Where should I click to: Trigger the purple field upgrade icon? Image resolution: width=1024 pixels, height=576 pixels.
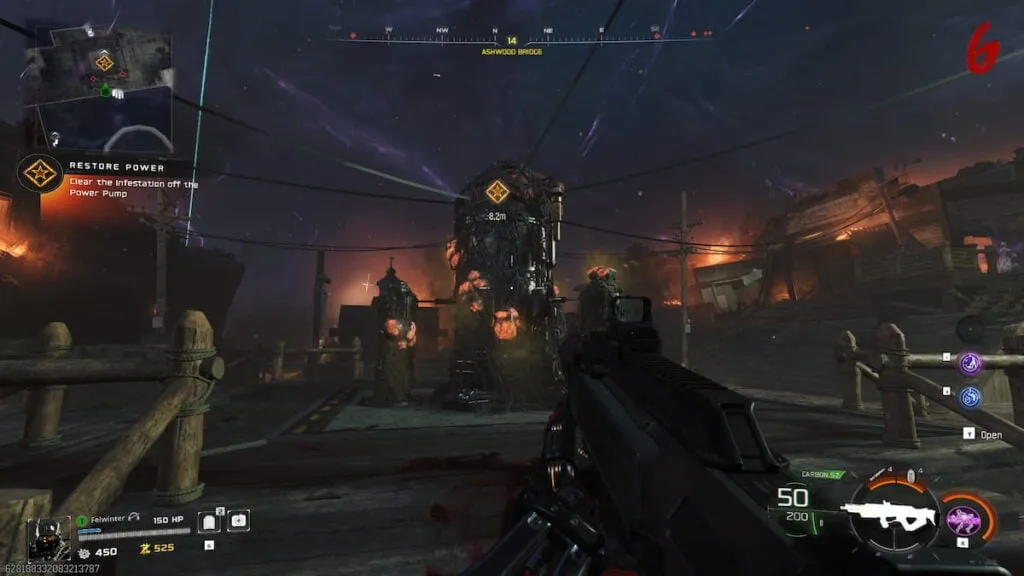[x=966, y=518]
